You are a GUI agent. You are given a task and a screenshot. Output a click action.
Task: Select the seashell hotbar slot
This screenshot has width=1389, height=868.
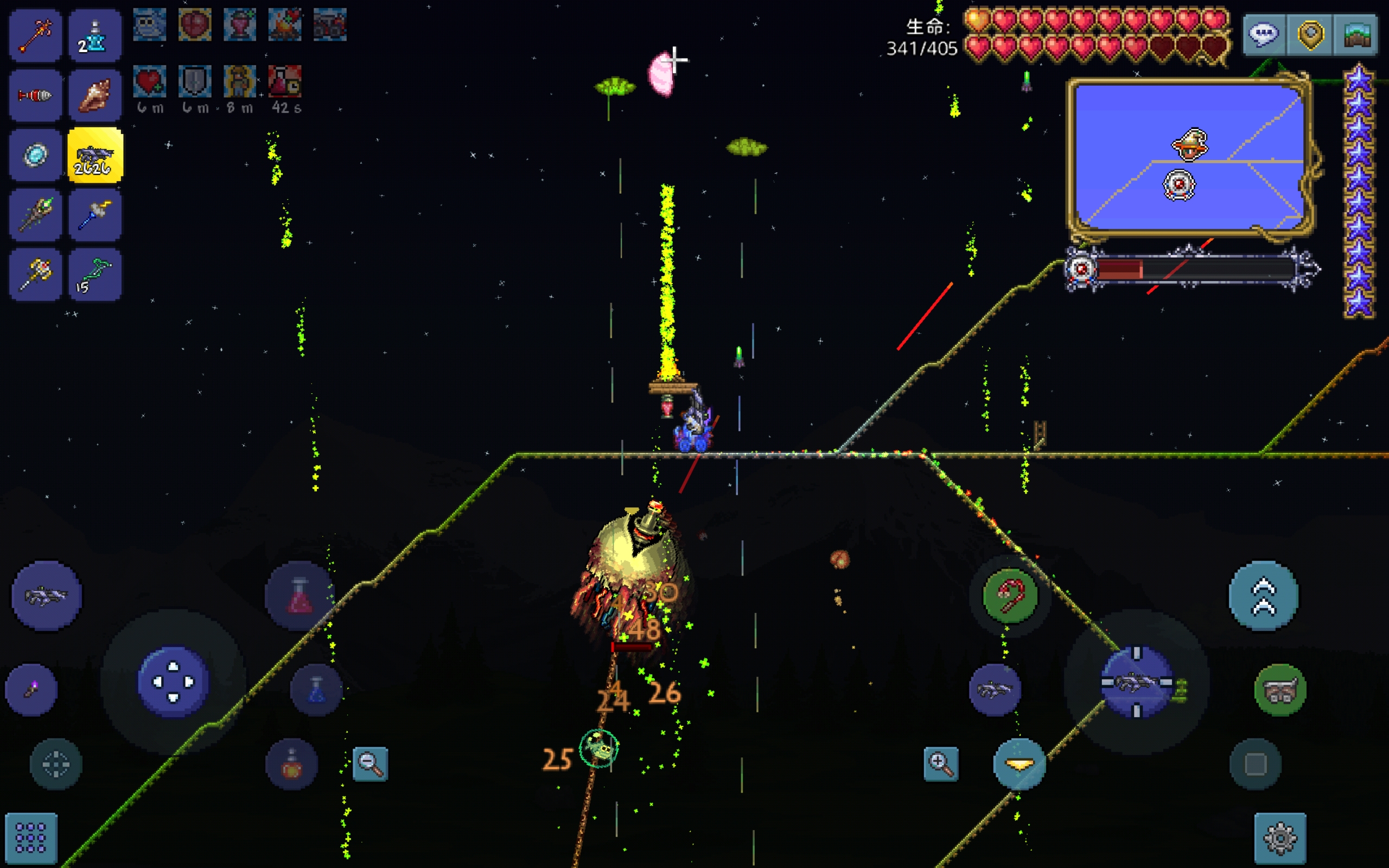(95, 95)
